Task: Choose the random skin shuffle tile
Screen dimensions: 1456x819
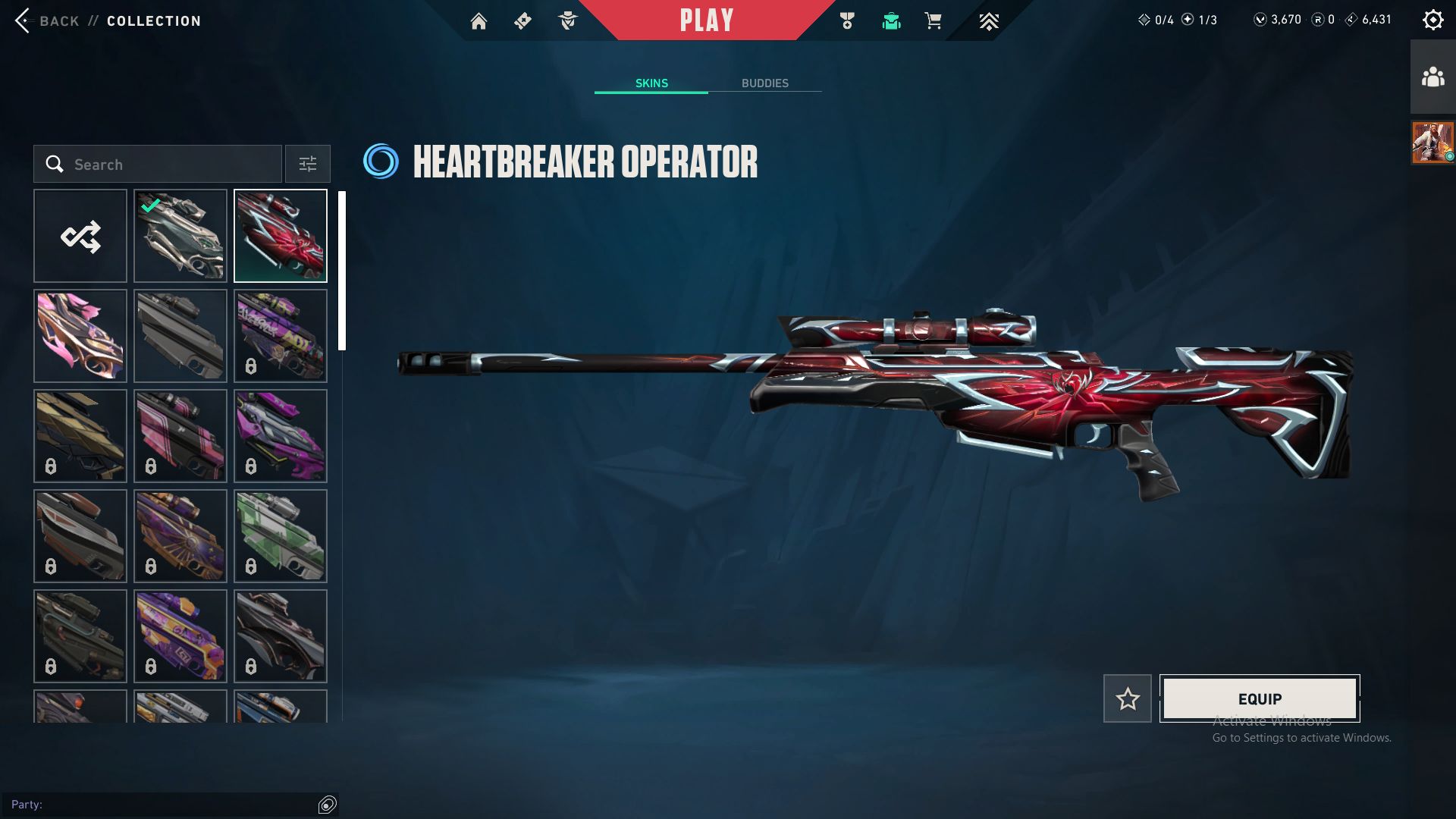Action: pos(80,237)
